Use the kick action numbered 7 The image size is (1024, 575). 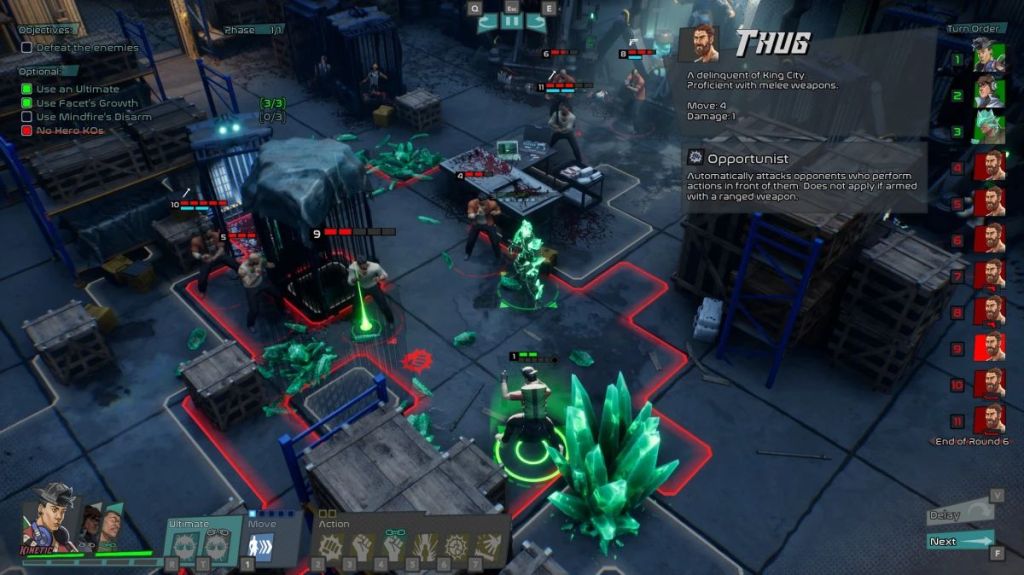[x=488, y=545]
